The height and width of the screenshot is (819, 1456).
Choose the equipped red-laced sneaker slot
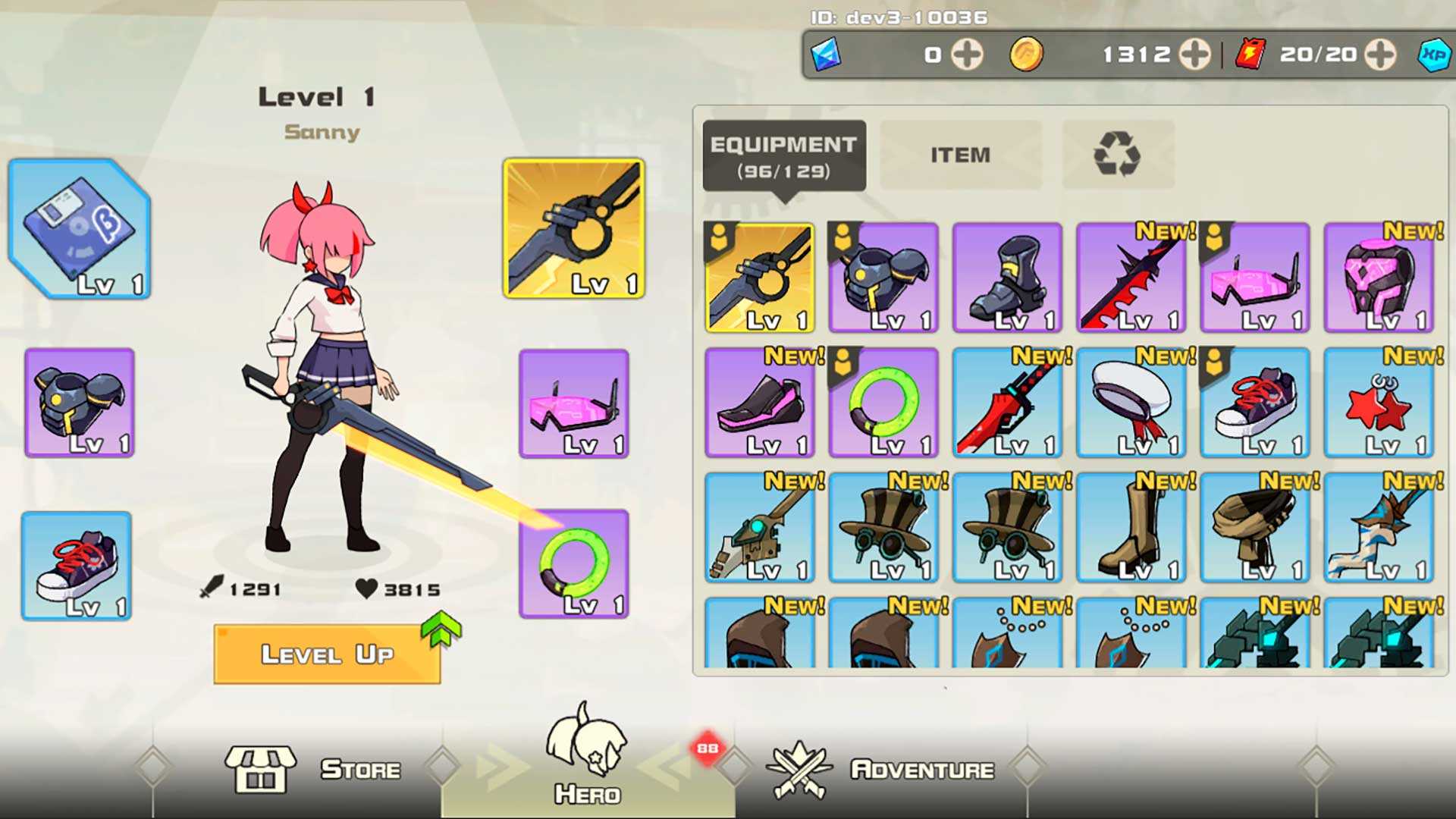pyautogui.click(x=77, y=566)
